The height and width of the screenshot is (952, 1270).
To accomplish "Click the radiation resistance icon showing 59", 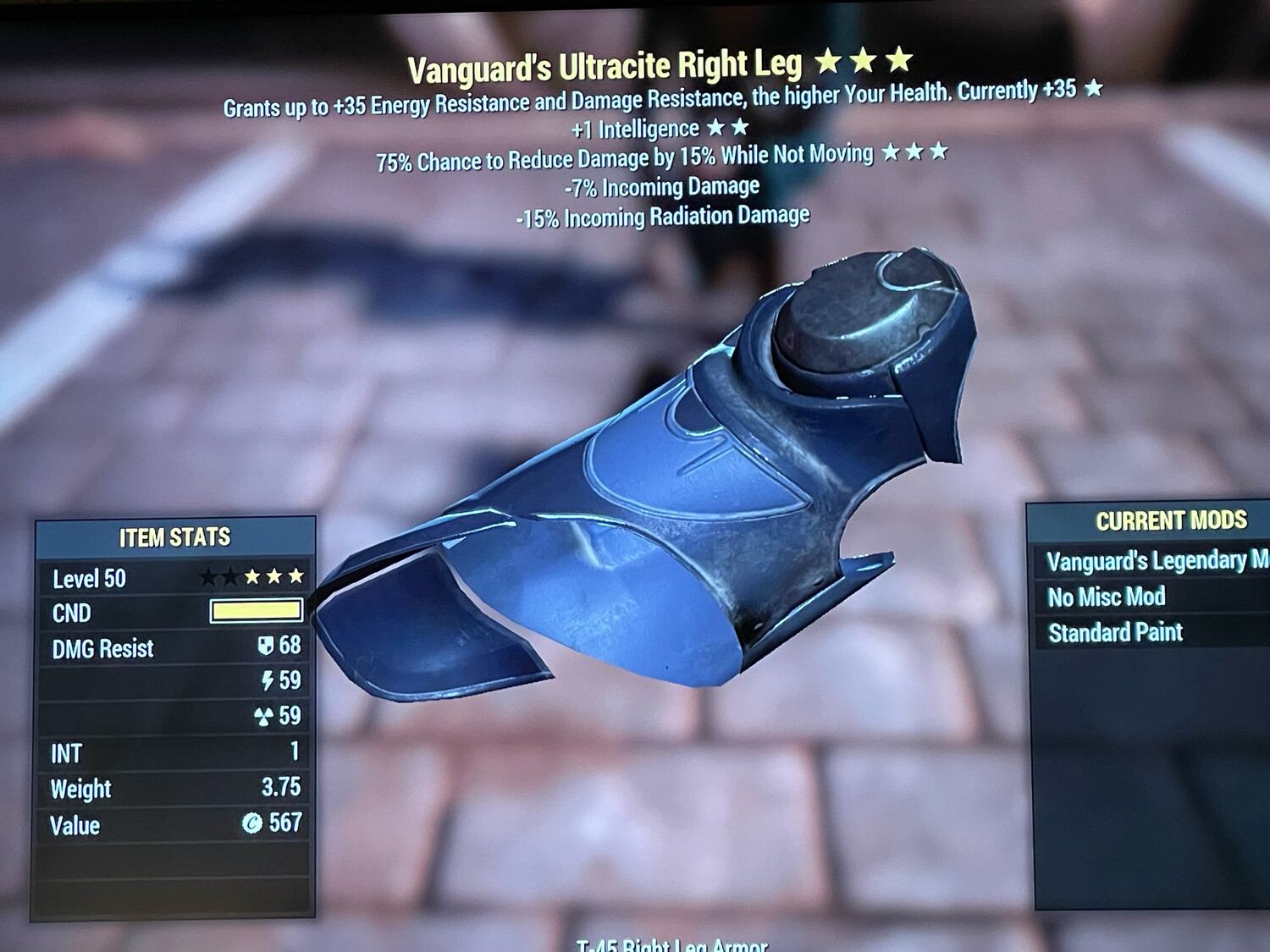I will point(263,718).
